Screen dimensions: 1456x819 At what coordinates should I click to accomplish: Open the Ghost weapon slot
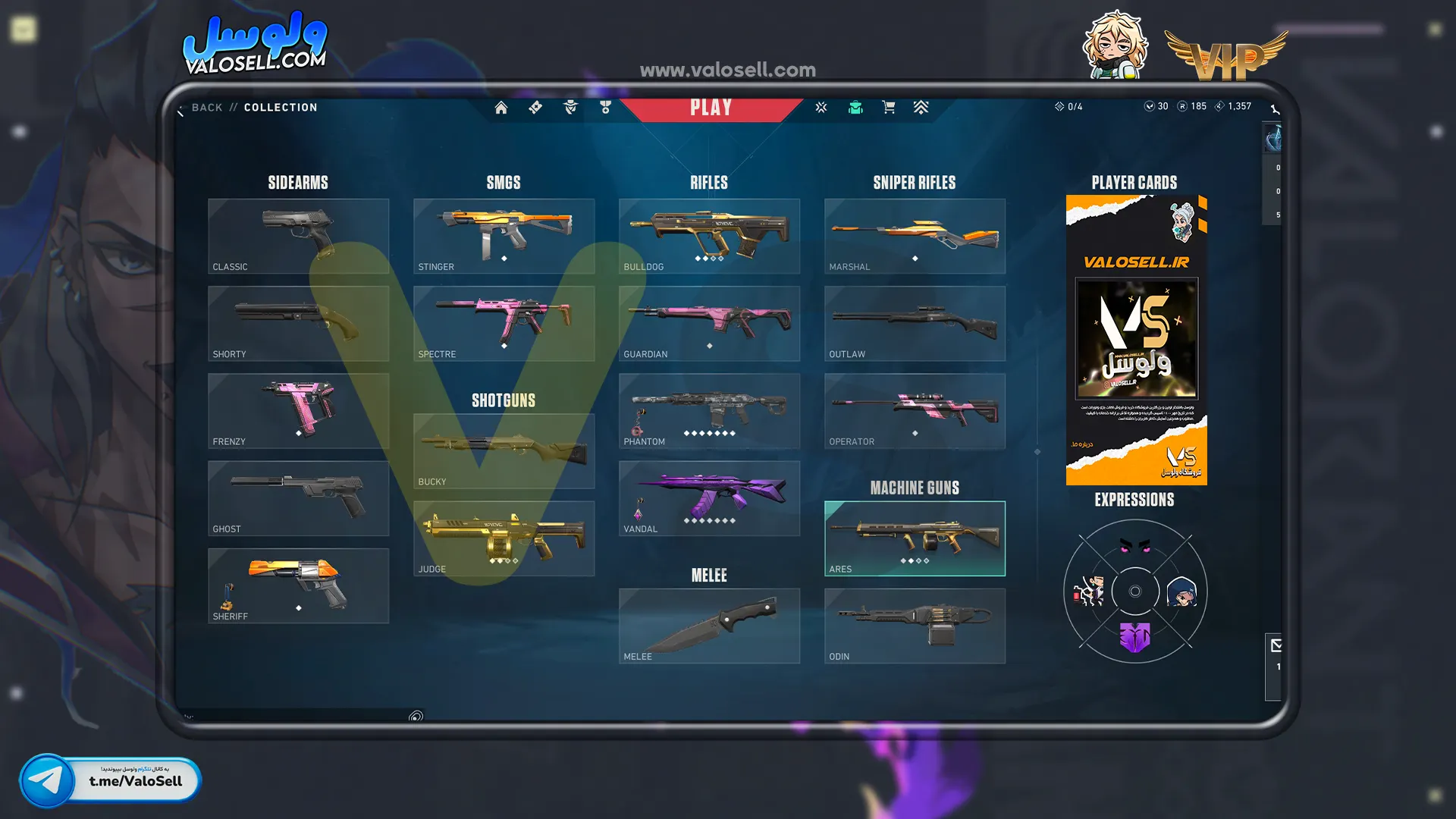(x=298, y=498)
